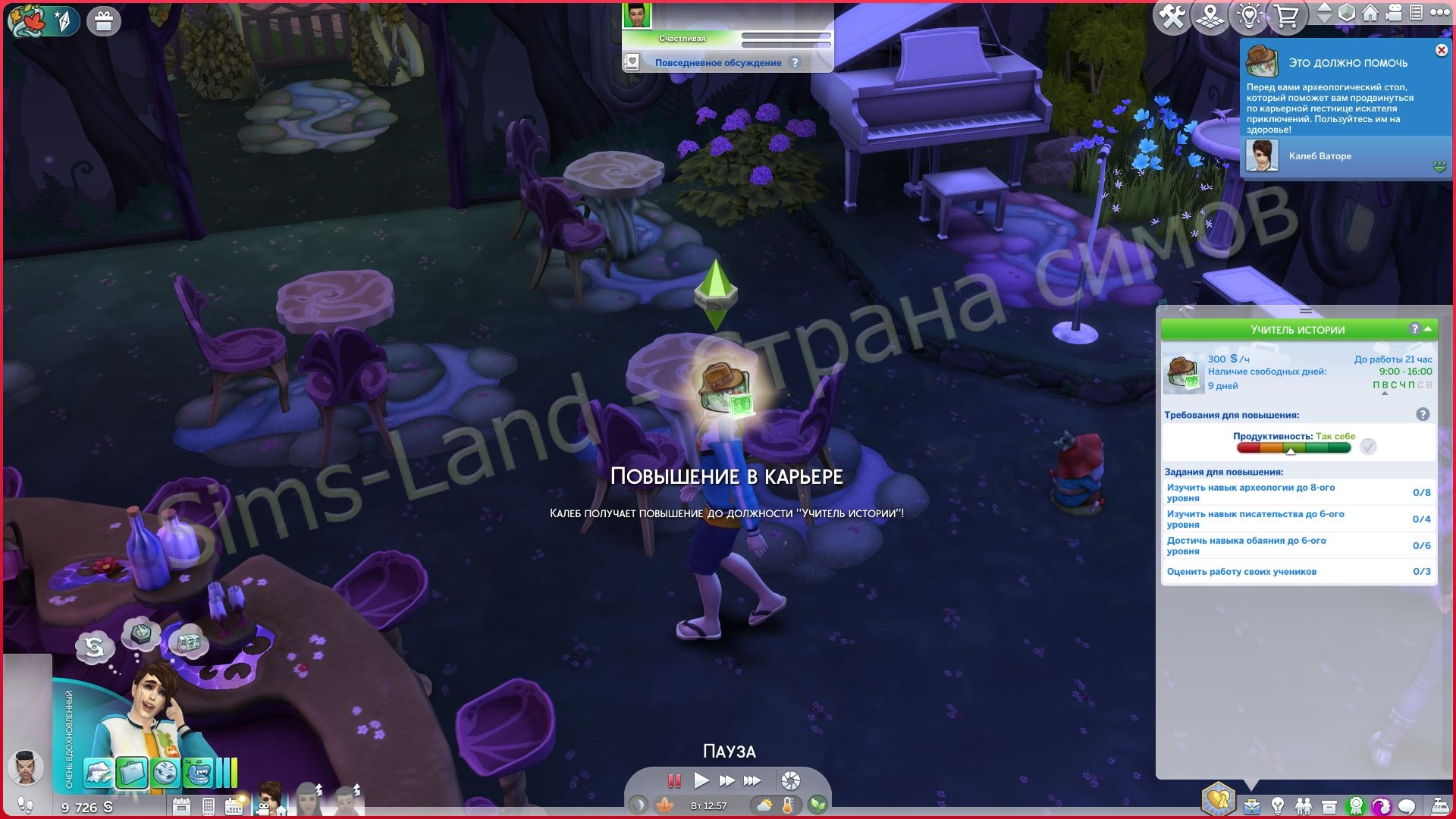Set the fastest triple-arrow game speed

tap(752, 780)
